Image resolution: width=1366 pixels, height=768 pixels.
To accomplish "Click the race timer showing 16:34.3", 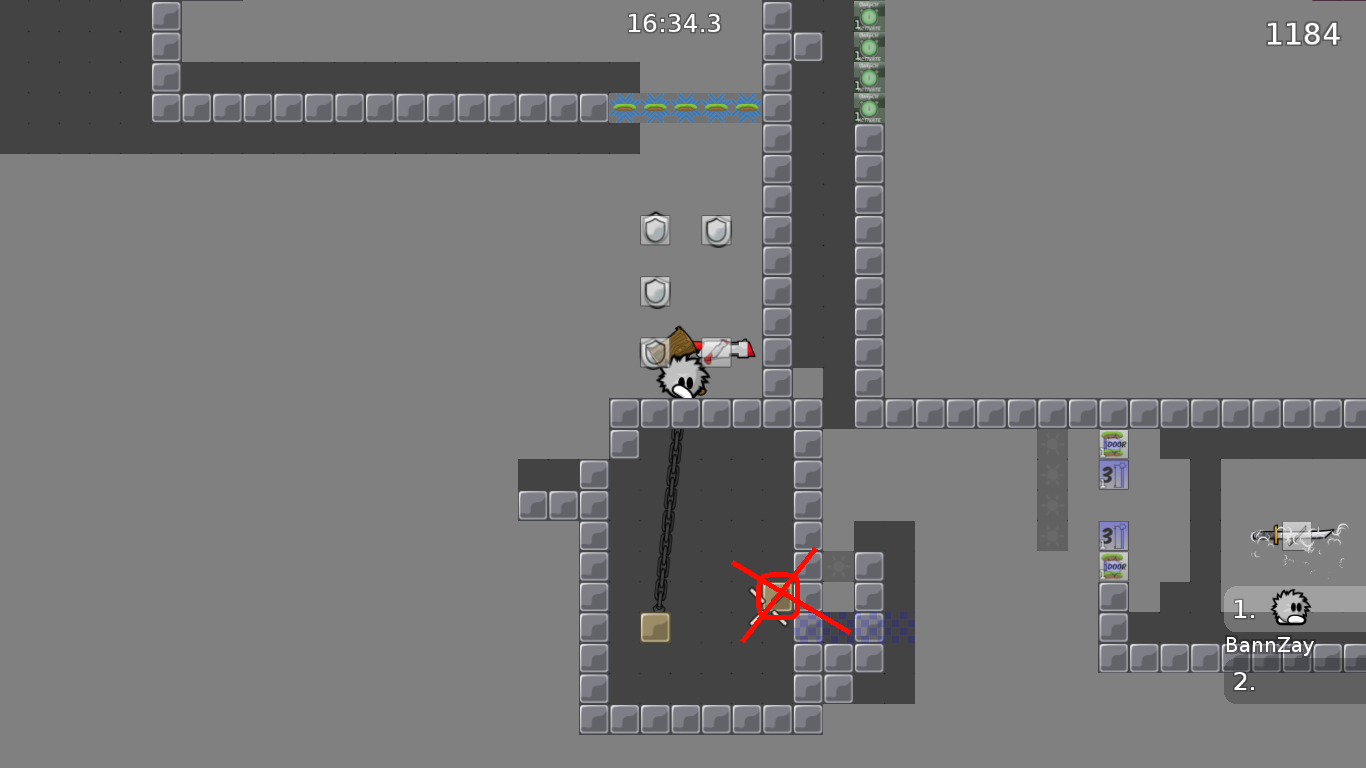I will coord(673,24).
